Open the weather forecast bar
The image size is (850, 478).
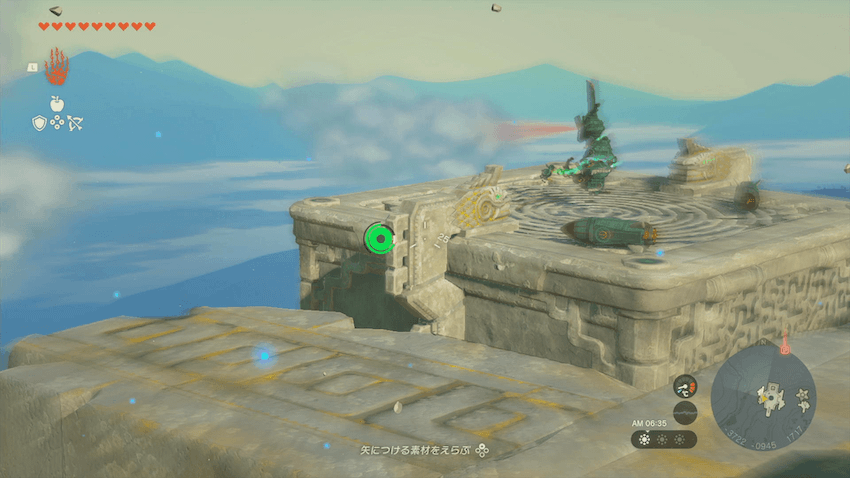[x=663, y=440]
